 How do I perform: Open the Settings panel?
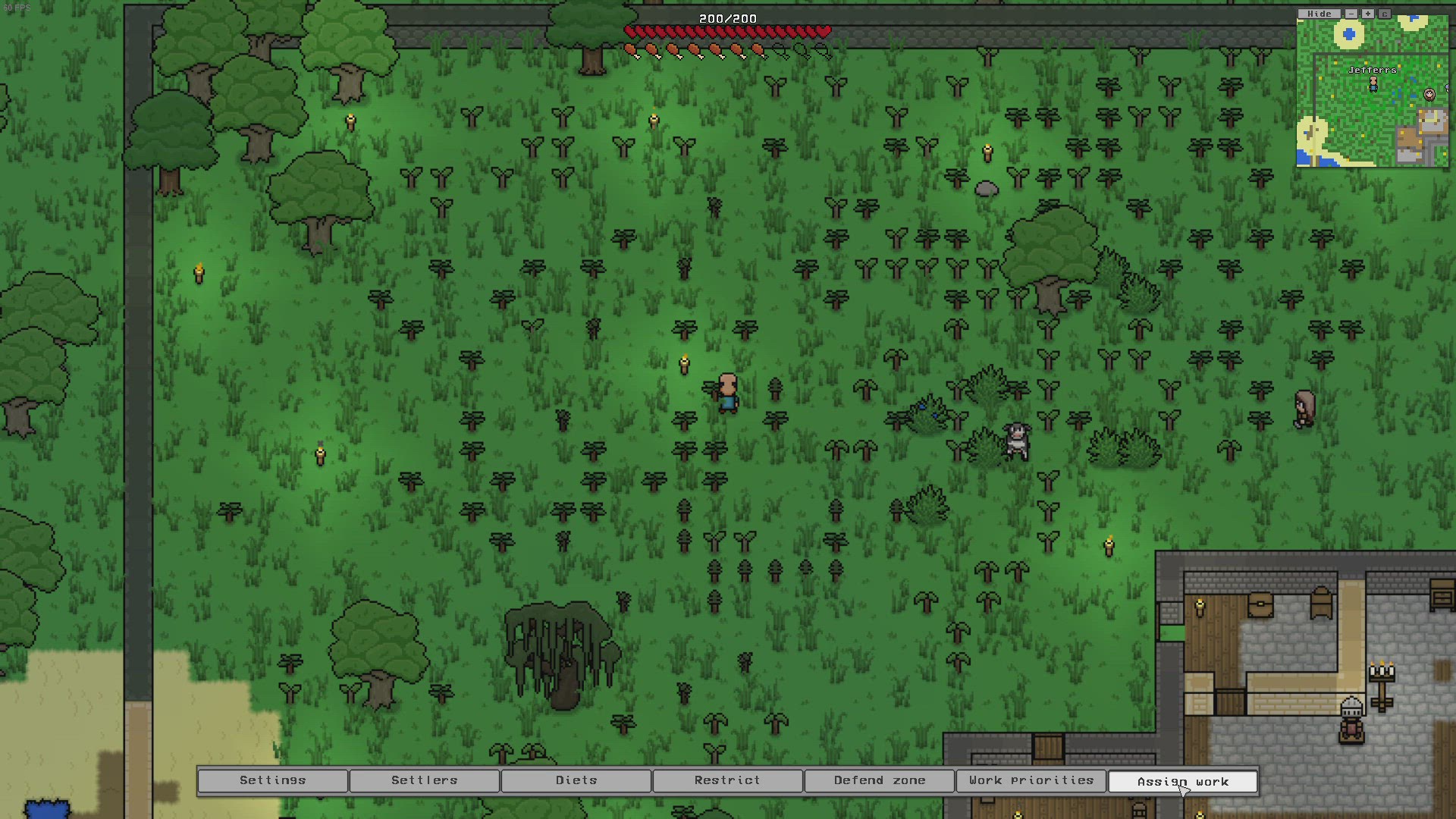pyautogui.click(x=272, y=780)
